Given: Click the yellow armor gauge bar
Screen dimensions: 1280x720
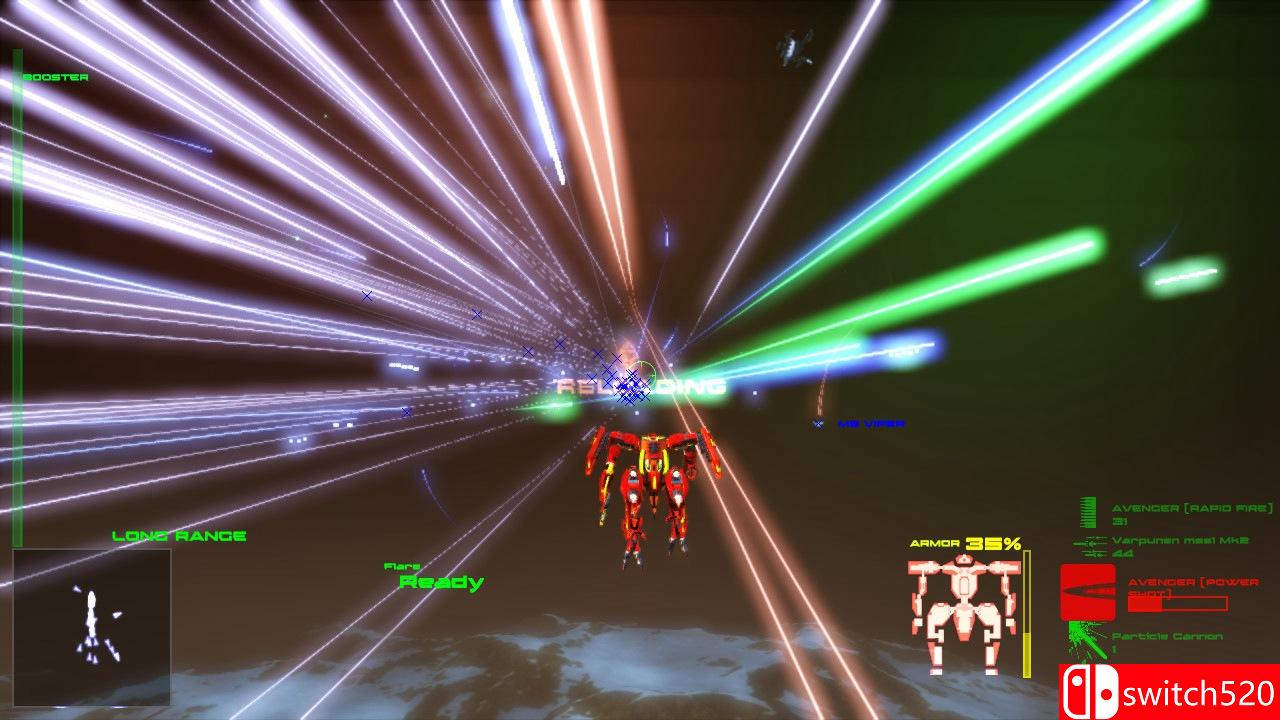Looking at the screenshot, I should (x=1028, y=605).
